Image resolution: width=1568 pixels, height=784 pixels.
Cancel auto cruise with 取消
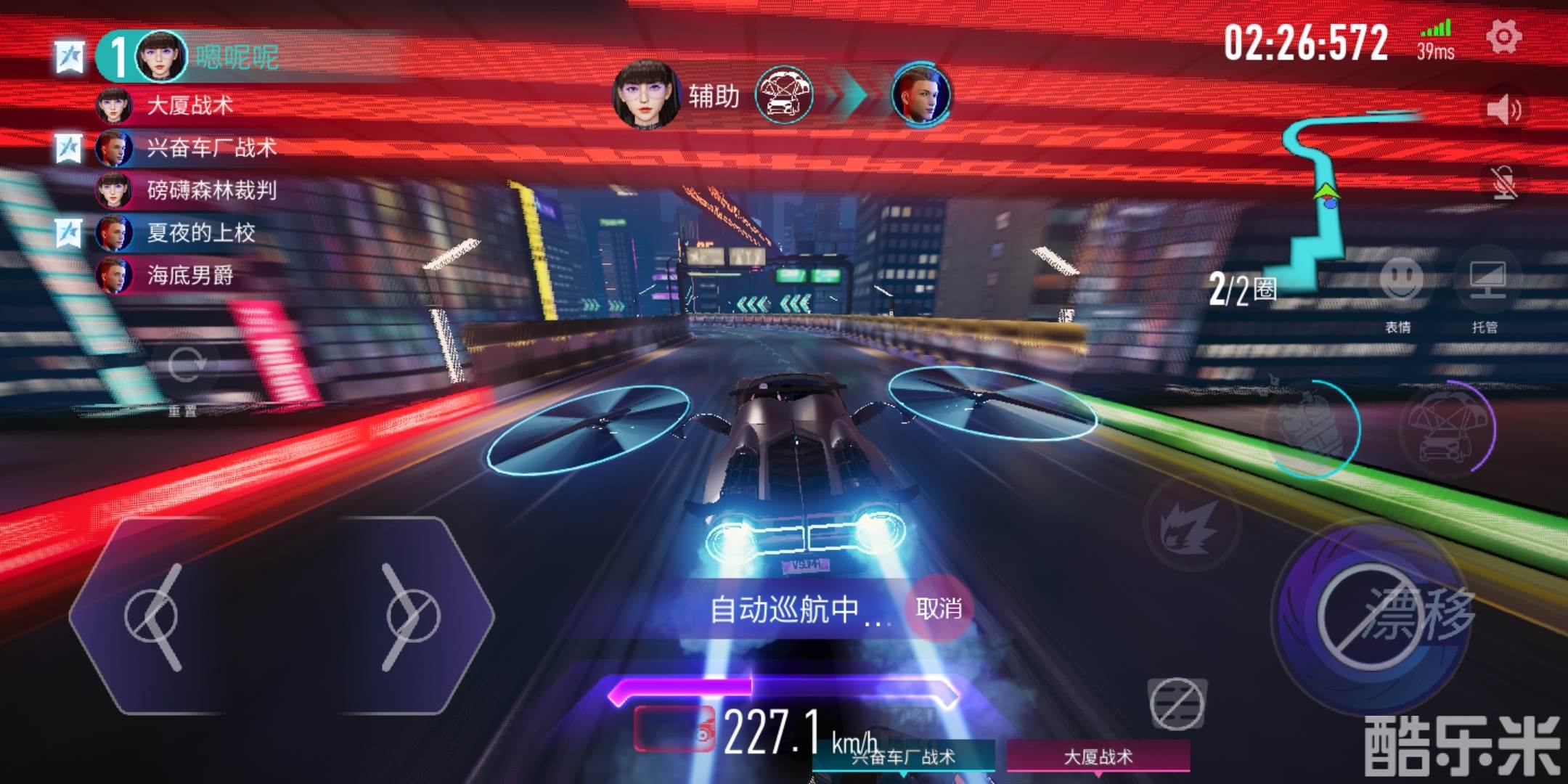(x=939, y=608)
